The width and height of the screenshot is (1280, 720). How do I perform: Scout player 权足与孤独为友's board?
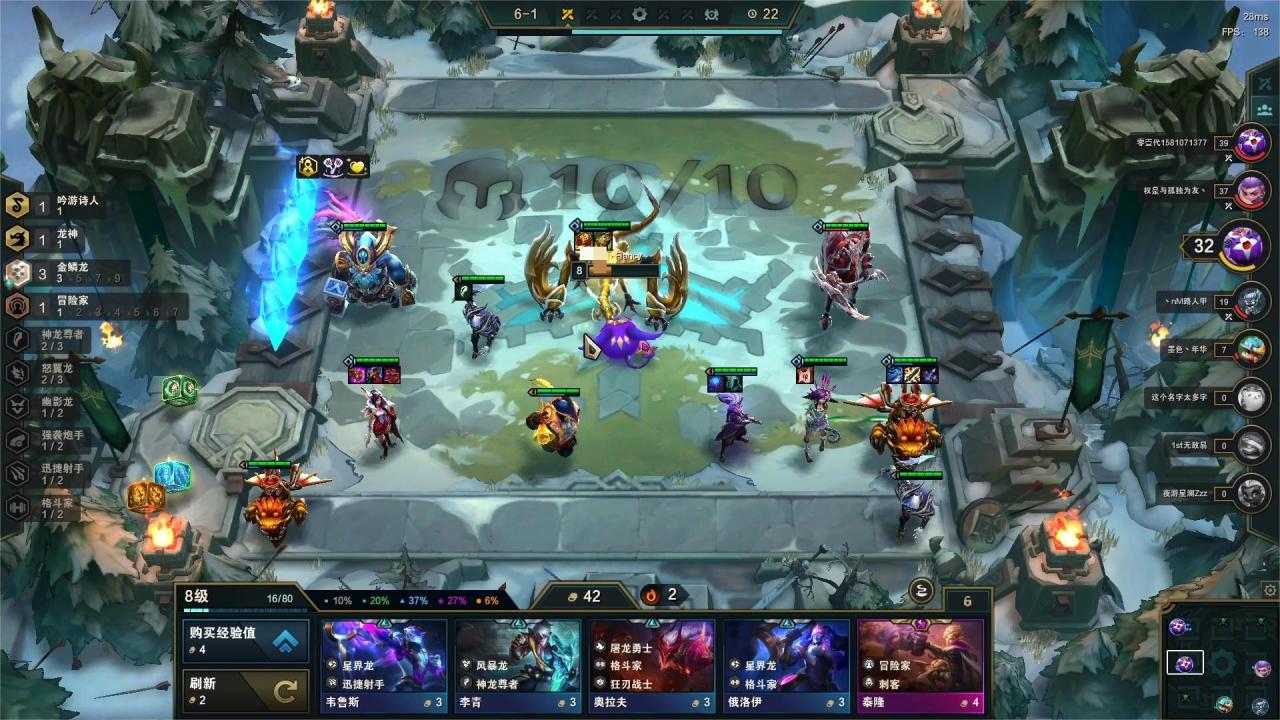1251,191
